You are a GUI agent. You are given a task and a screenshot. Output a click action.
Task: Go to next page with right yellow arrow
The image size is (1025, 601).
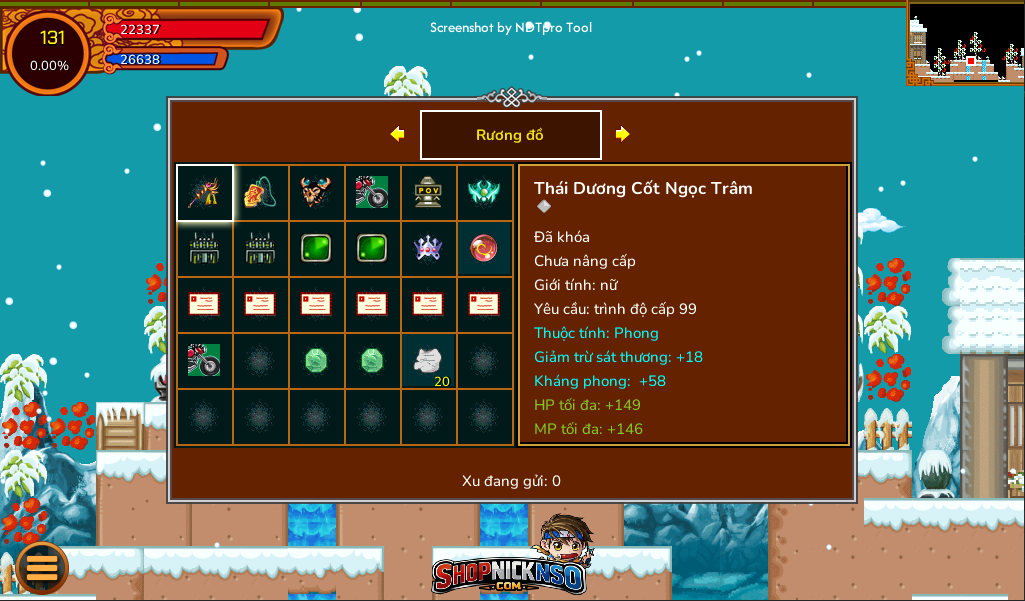[x=622, y=134]
